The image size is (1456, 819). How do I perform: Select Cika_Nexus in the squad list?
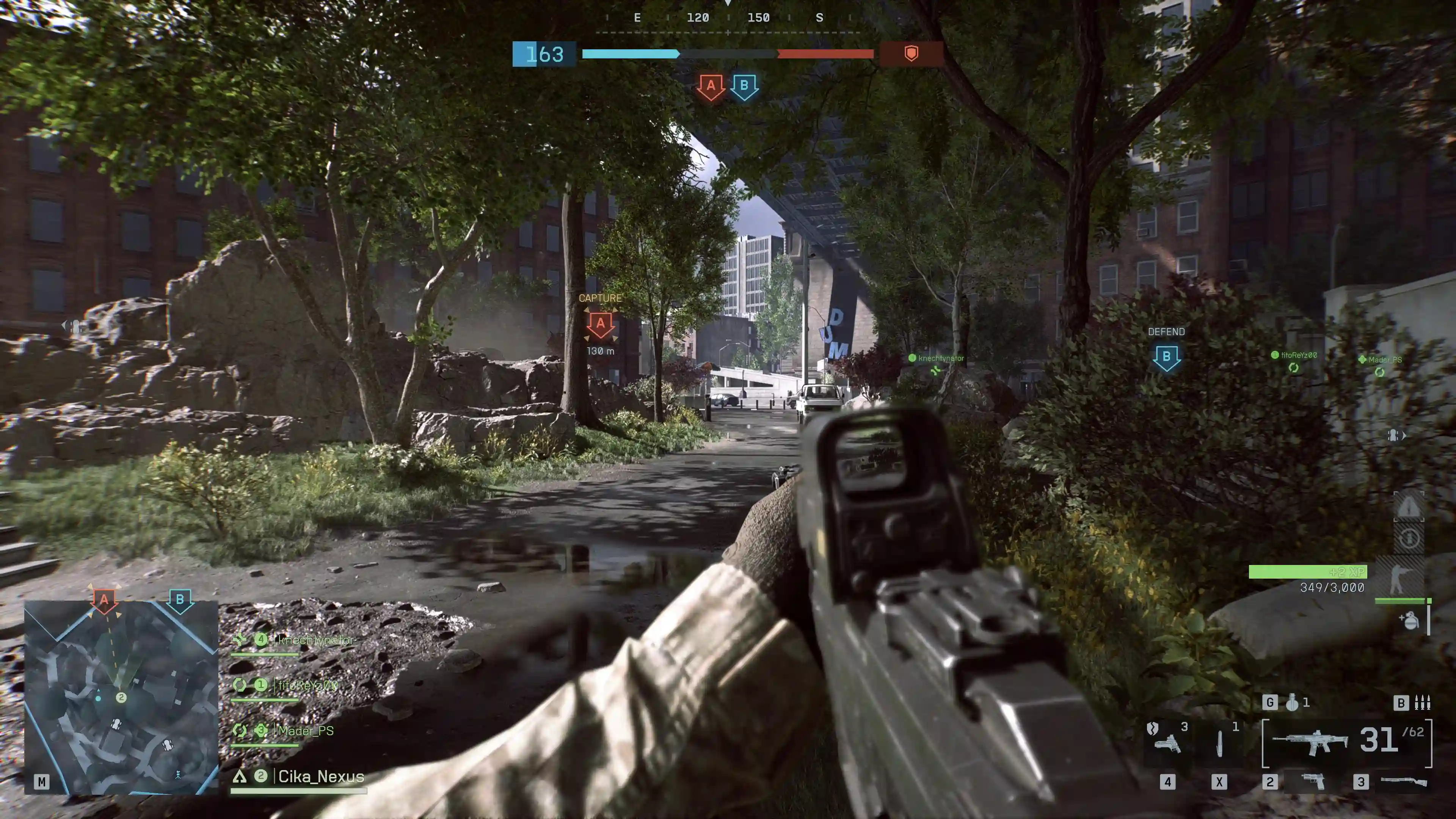click(320, 777)
